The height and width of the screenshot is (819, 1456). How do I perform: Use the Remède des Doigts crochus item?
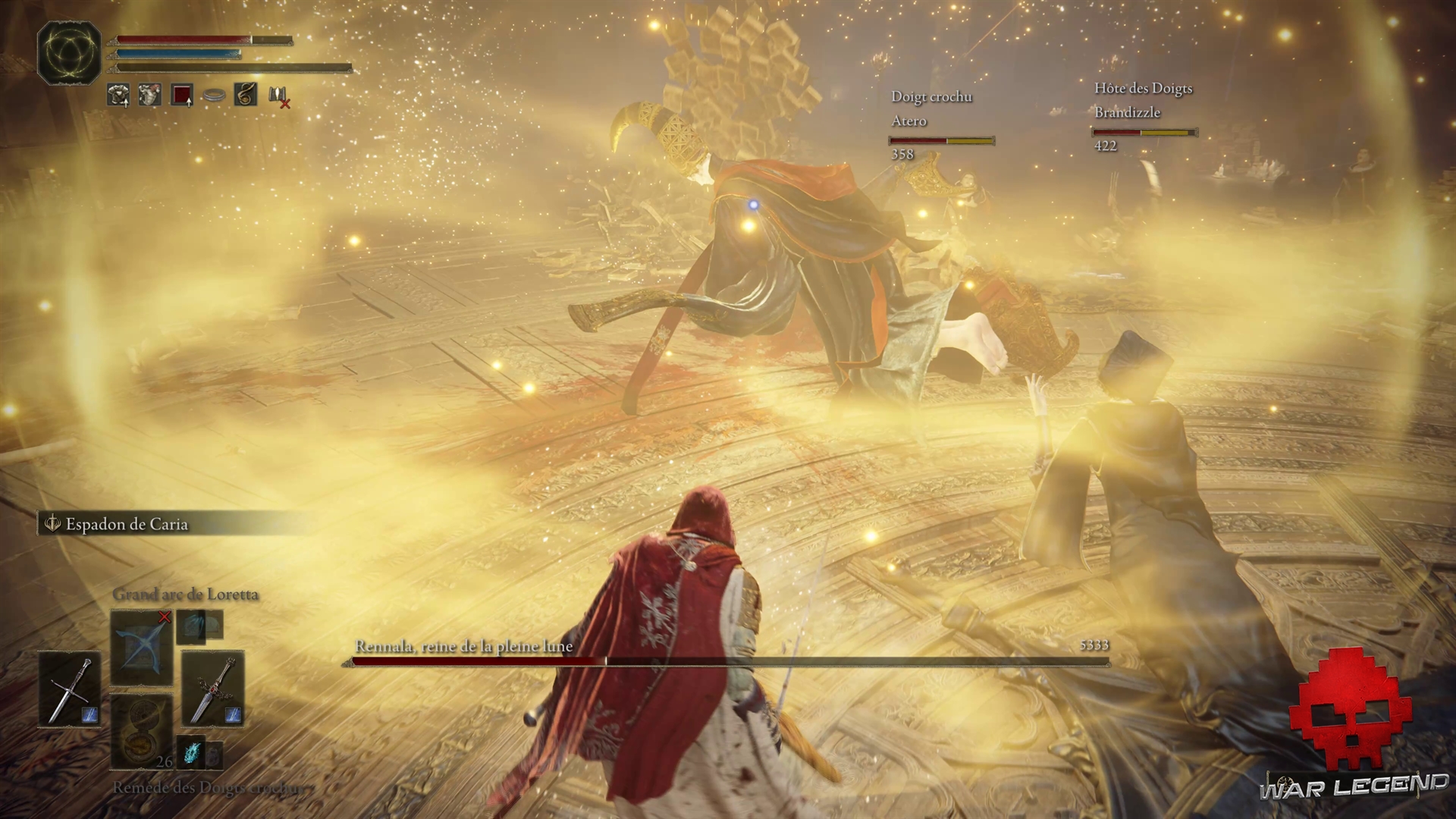(141, 732)
